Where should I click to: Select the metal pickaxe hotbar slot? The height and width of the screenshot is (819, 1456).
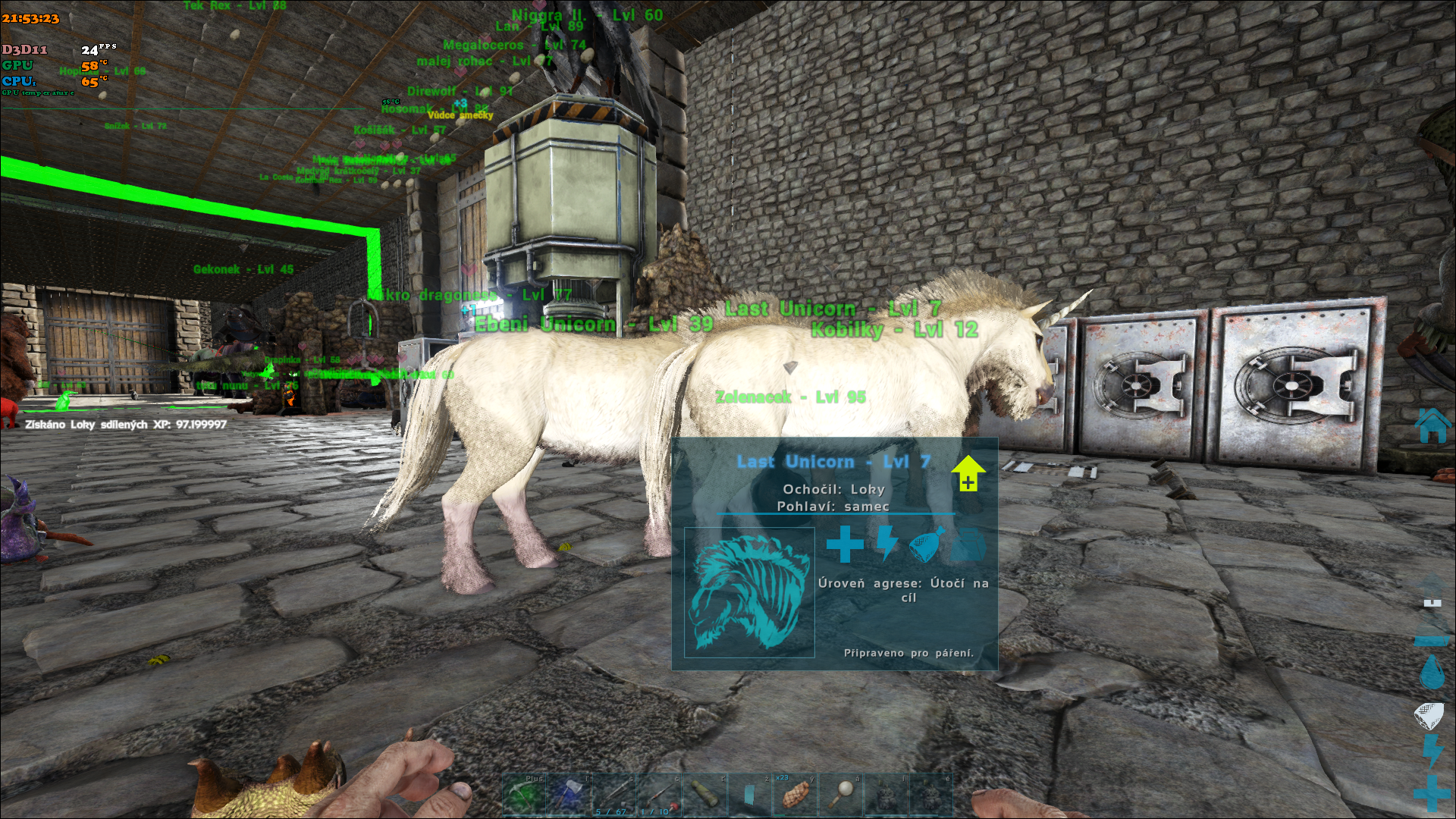coord(524,795)
